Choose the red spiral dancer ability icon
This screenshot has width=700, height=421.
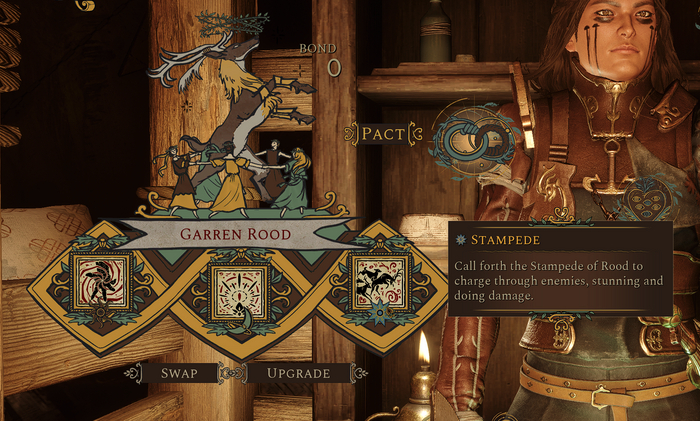click(100, 281)
